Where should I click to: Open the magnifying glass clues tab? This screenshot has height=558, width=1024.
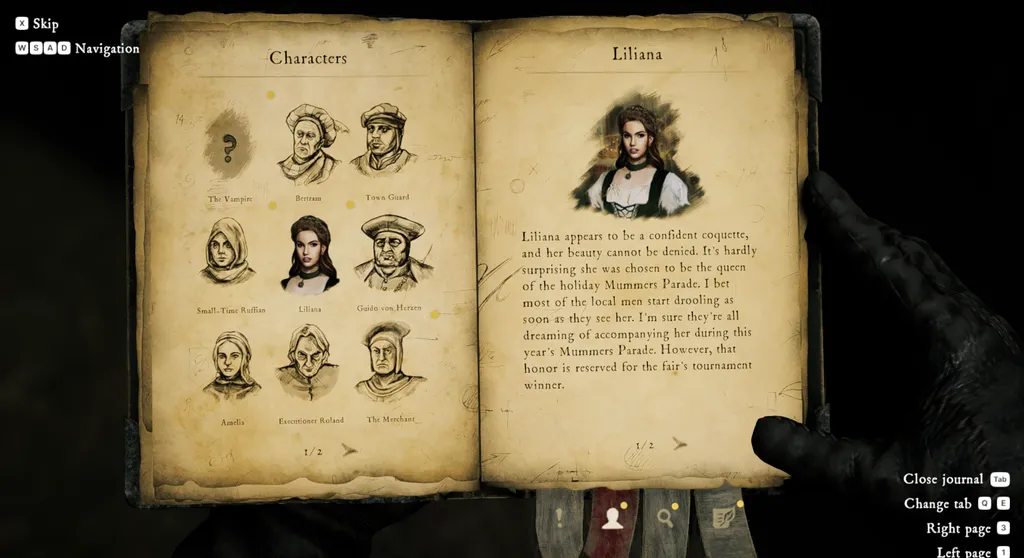[x=665, y=517]
